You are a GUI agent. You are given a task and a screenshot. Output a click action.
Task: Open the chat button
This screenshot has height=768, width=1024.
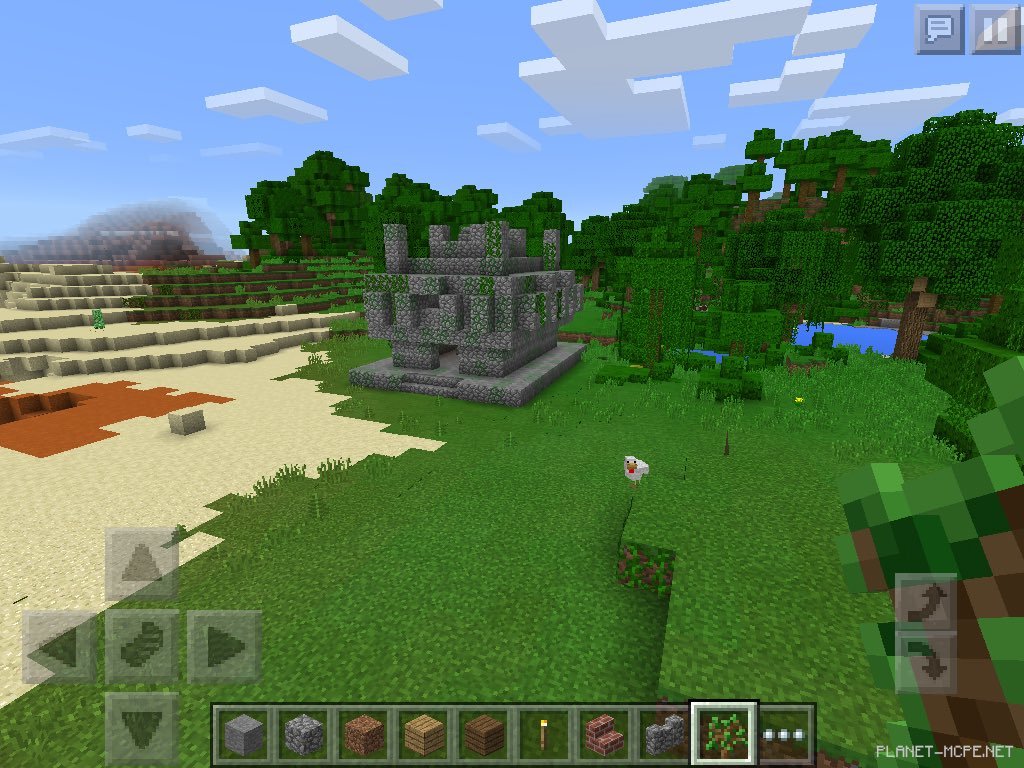click(939, 30)
